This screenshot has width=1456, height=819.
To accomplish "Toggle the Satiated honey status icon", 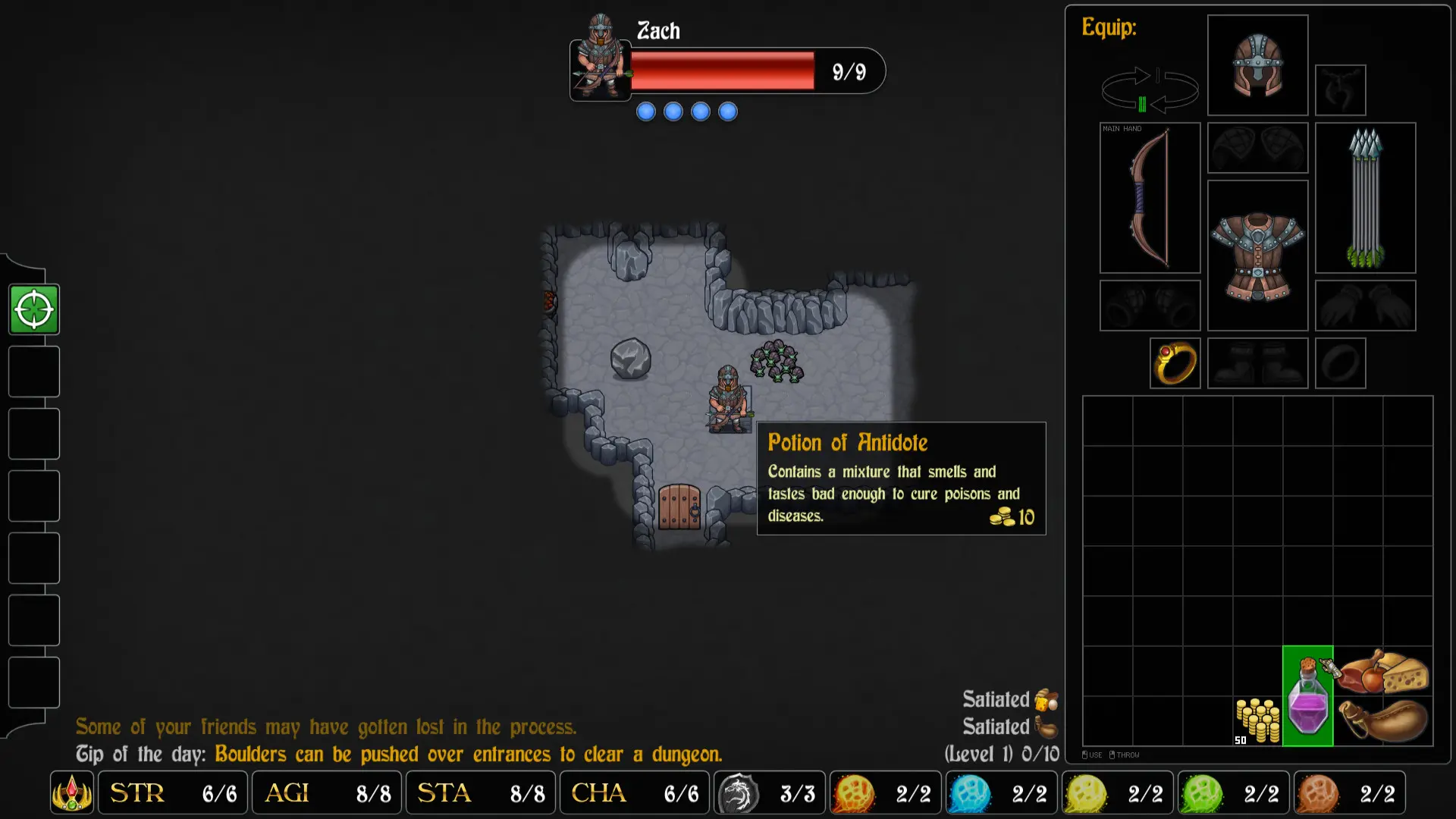I will click(x=1045, y=699).
